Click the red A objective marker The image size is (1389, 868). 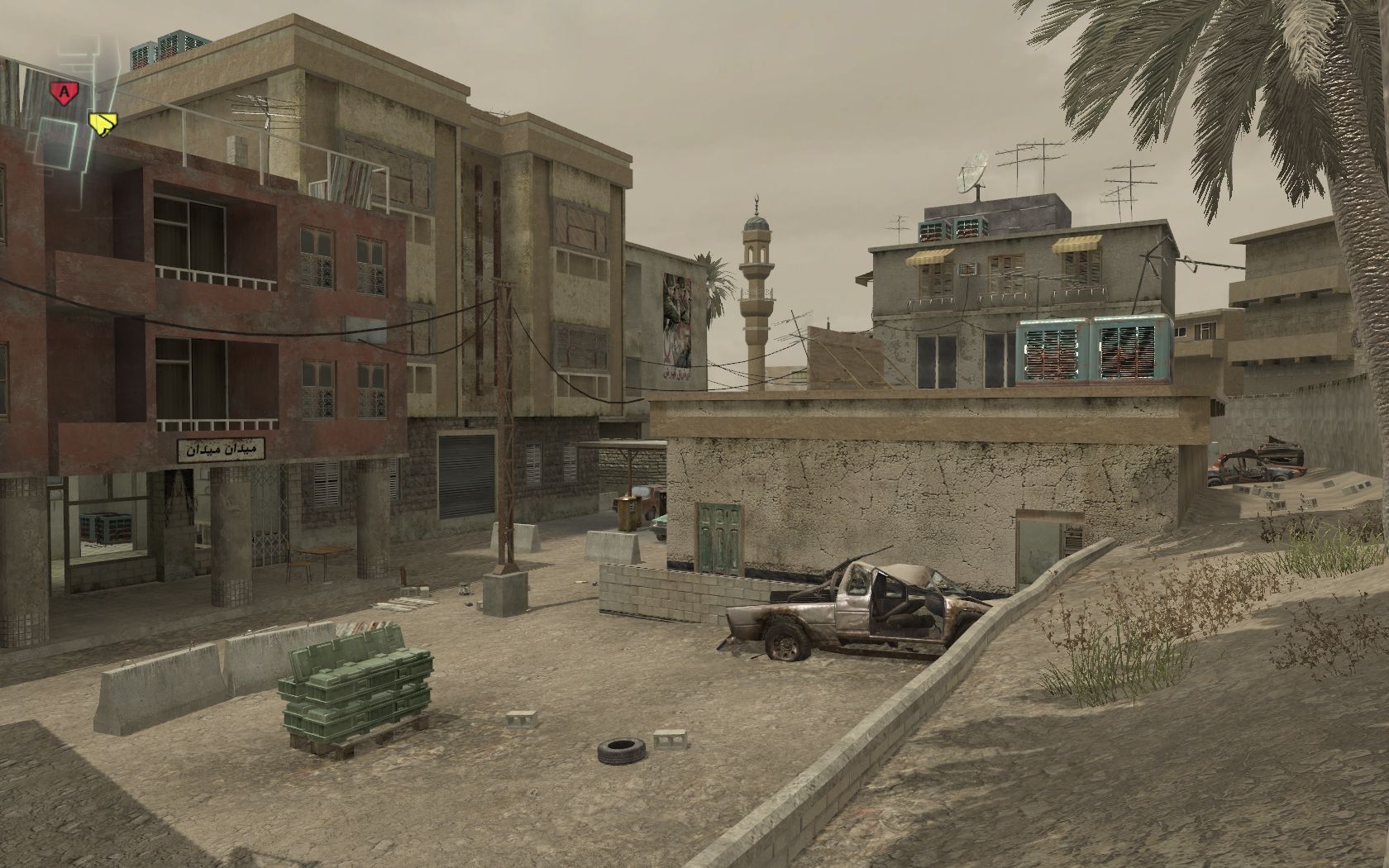click(62, 92)
